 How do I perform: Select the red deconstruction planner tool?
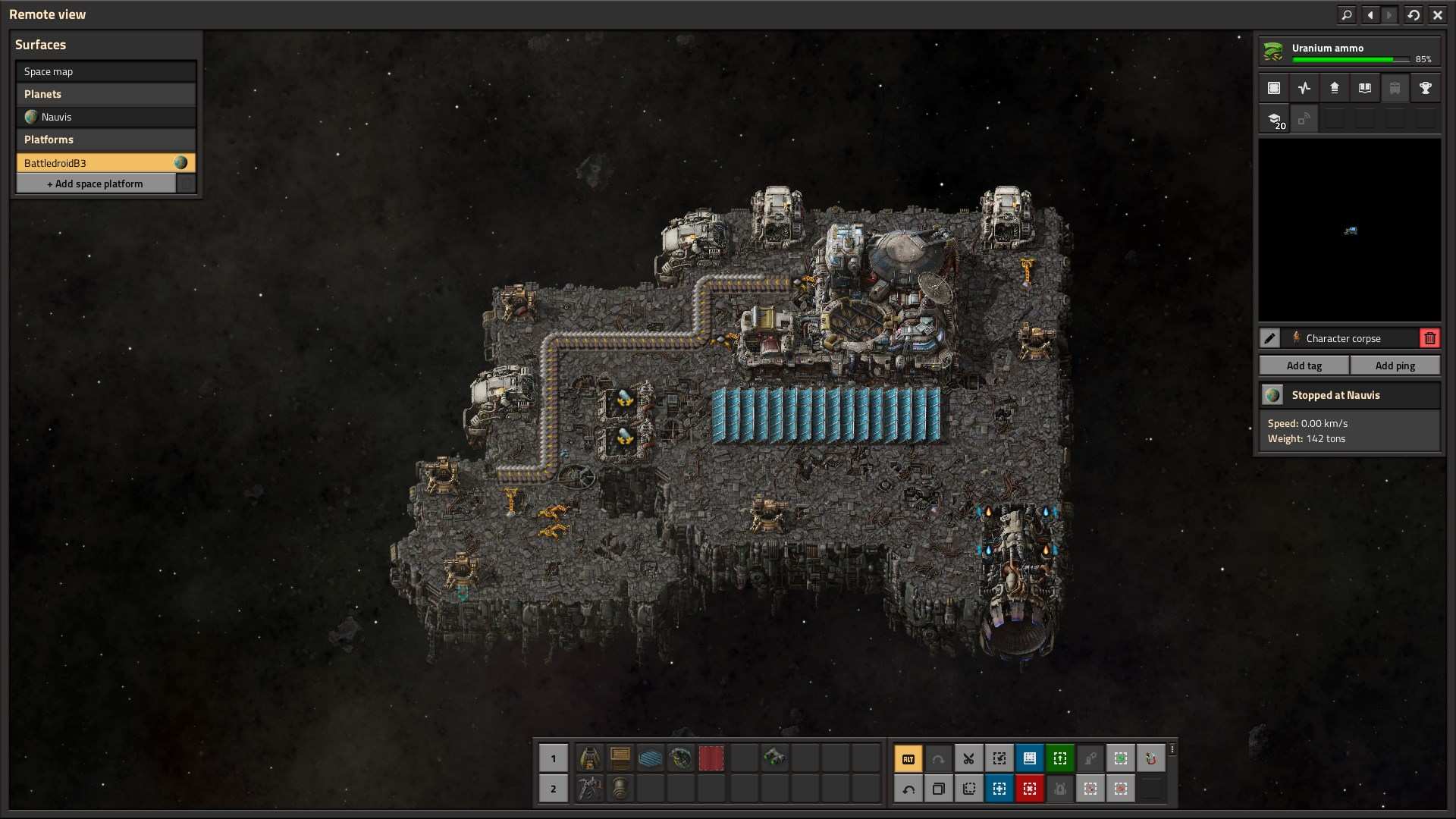click(1030, 789)
